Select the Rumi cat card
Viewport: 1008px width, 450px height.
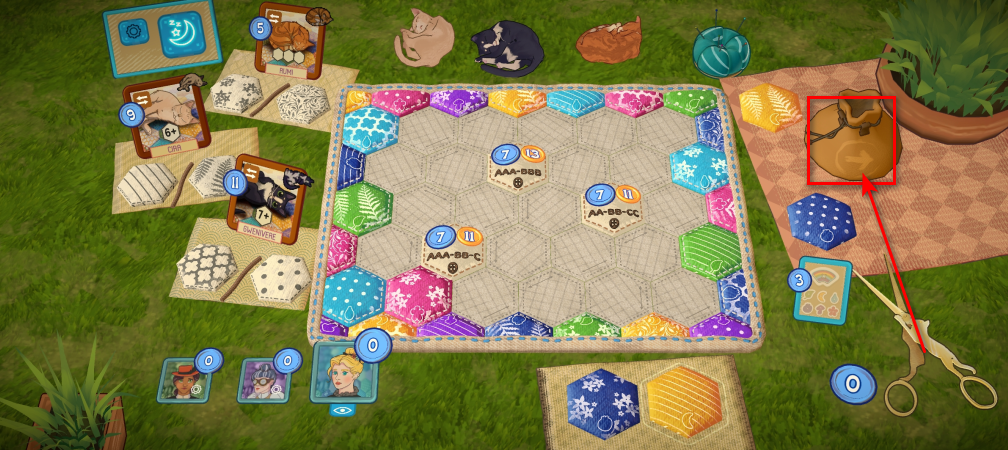tap(283, 44)
